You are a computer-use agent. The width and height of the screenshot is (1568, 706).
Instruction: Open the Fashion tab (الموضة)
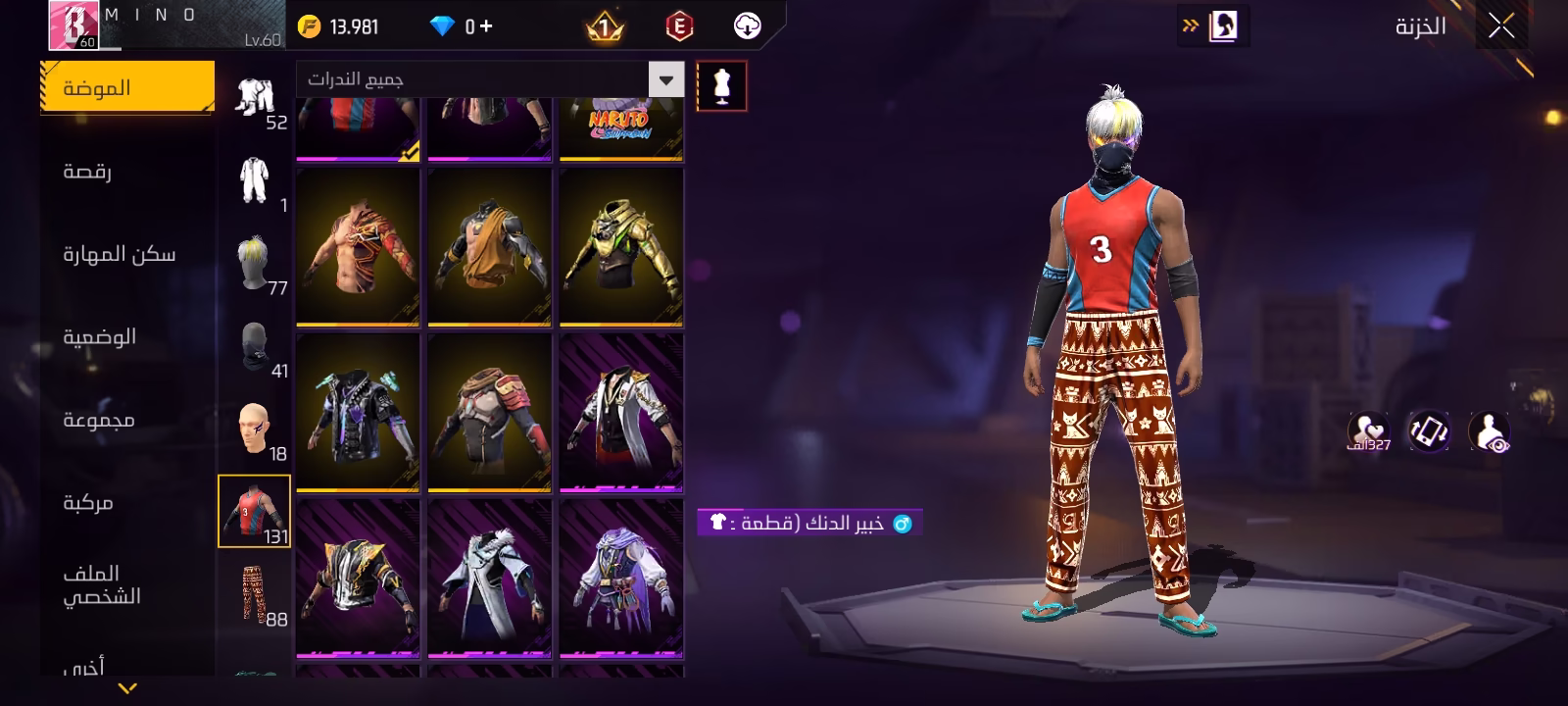tap(126, 88)
